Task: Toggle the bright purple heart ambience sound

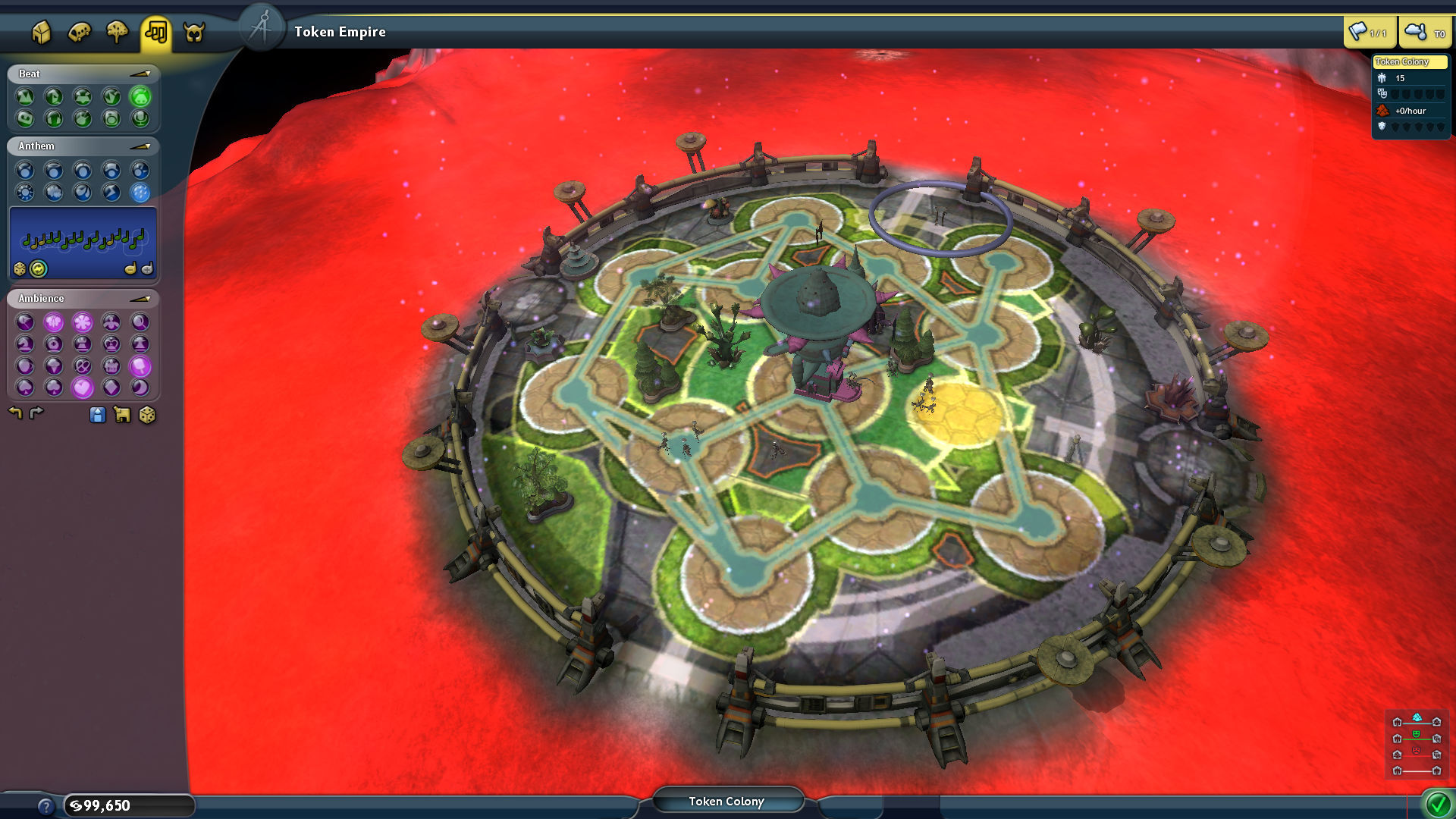Action: [81, 388]
